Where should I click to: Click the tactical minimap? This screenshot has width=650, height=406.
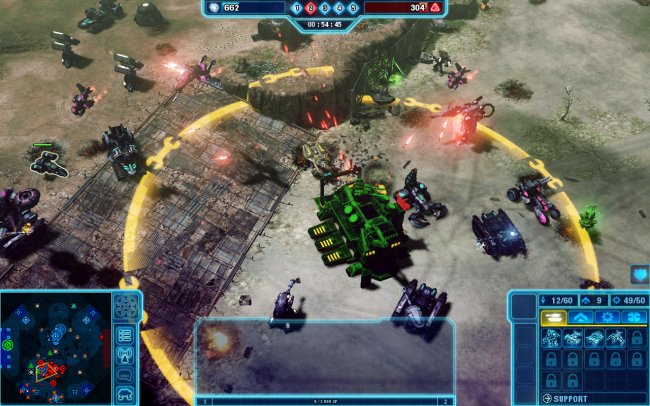[56, 347]
